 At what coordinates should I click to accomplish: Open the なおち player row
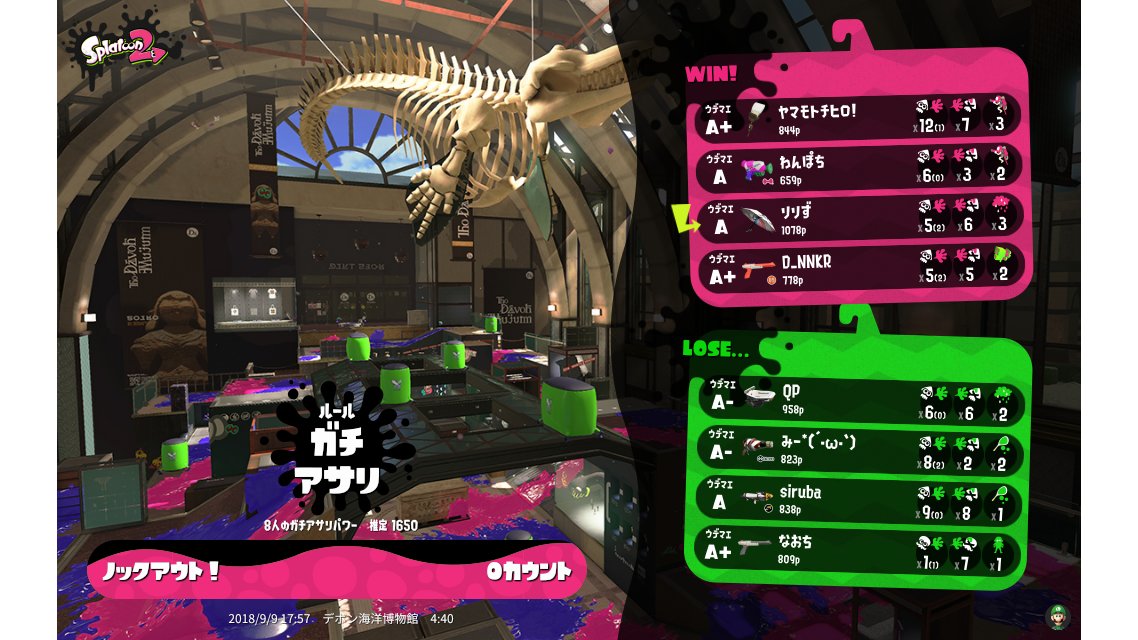(860, 551)
